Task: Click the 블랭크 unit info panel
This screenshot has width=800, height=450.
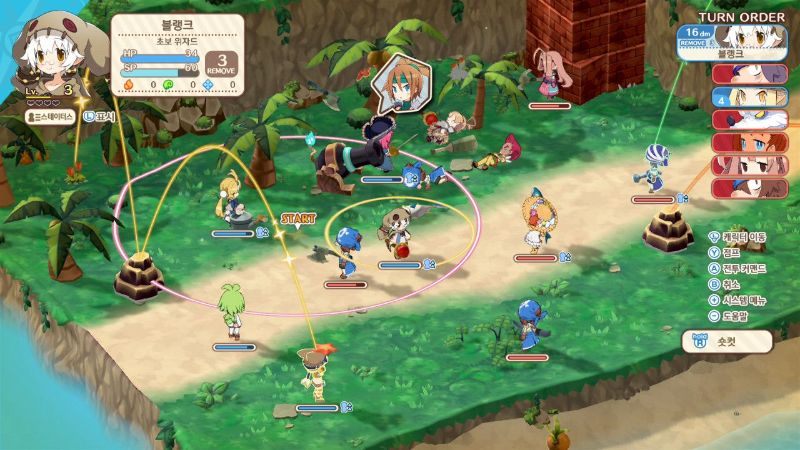Action: [x=178, y=54]
